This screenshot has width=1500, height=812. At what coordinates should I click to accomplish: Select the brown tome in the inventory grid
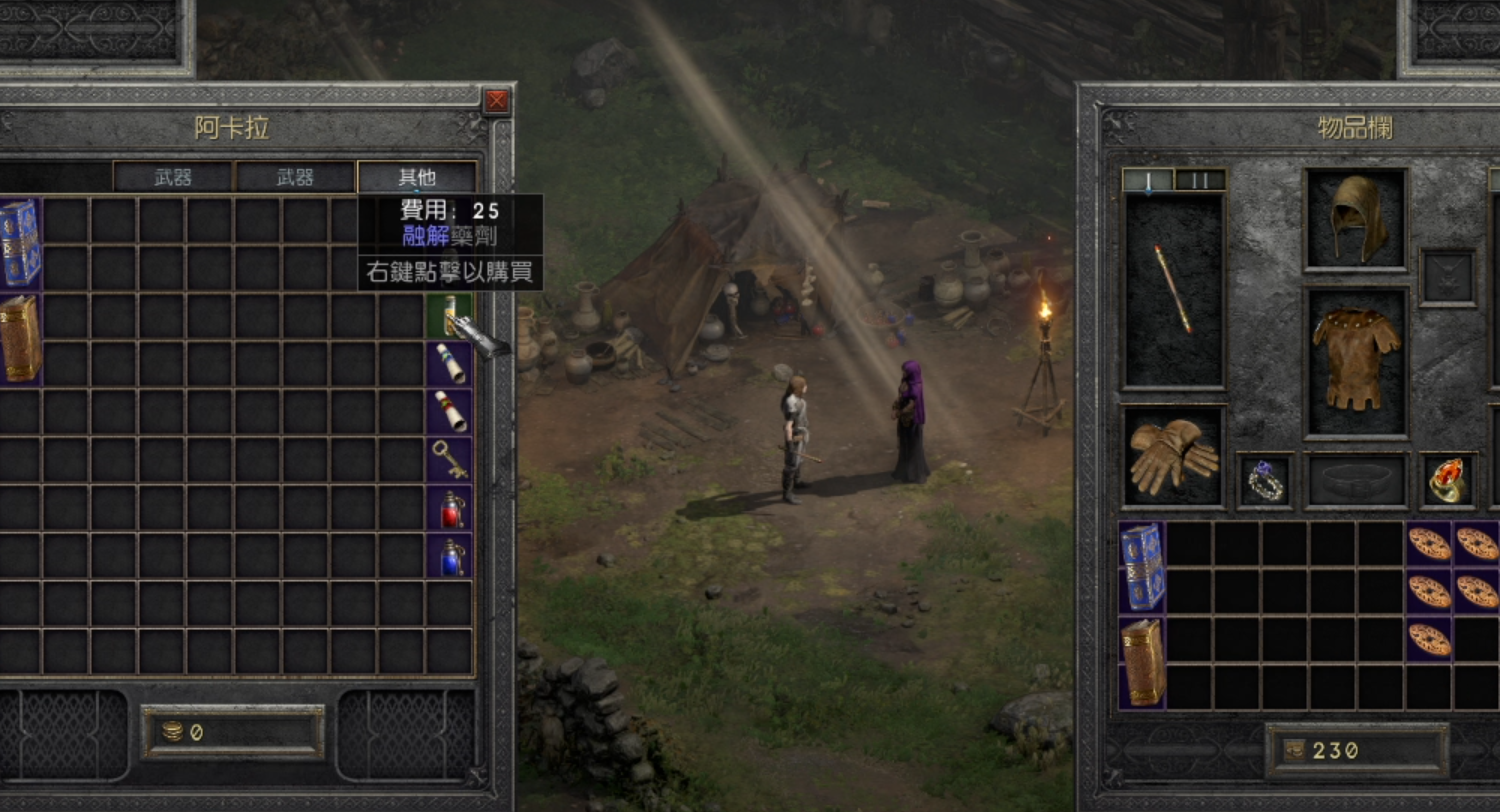(1142, 662)
